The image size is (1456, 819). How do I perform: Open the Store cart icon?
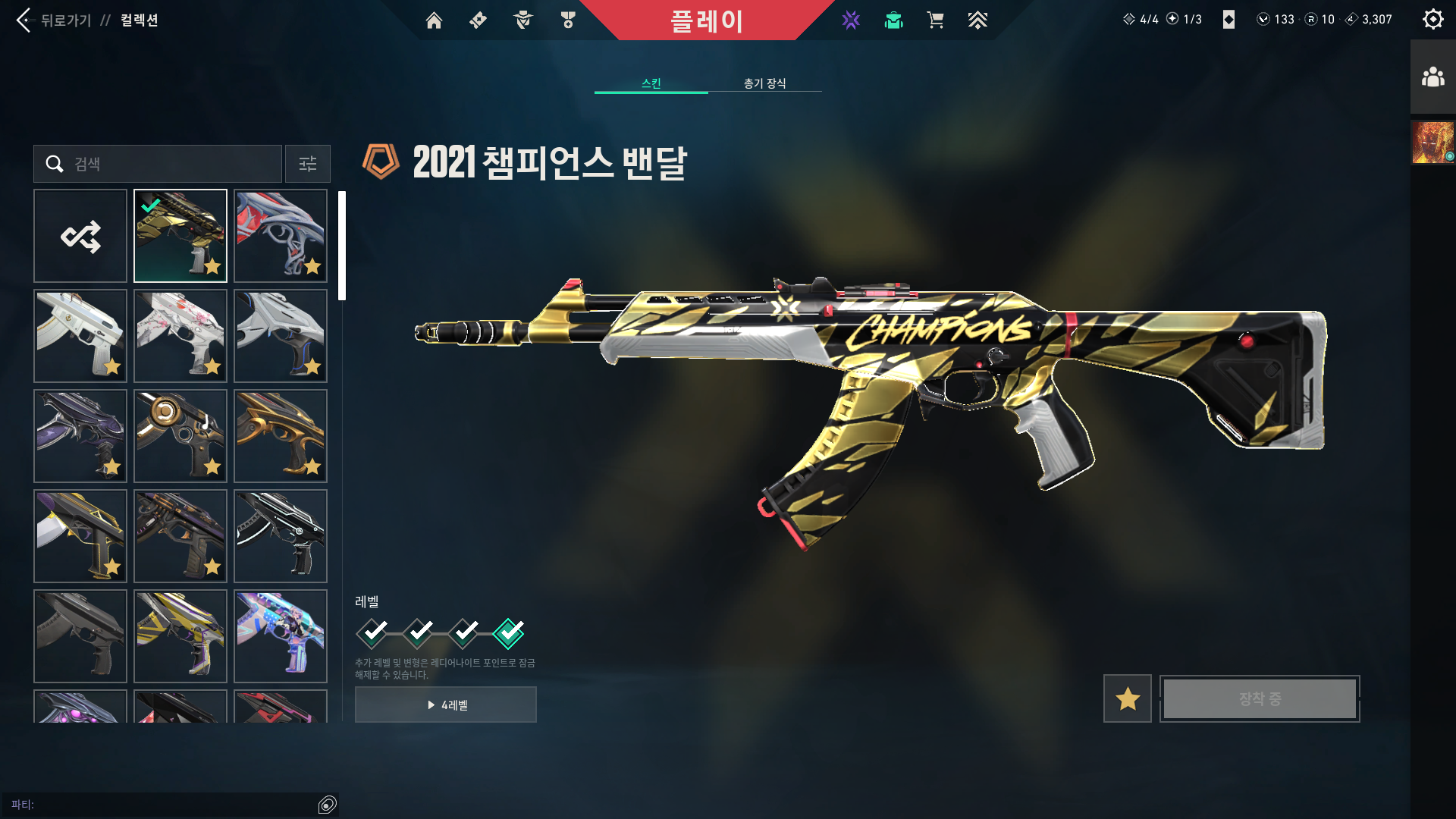pos(936,20)
